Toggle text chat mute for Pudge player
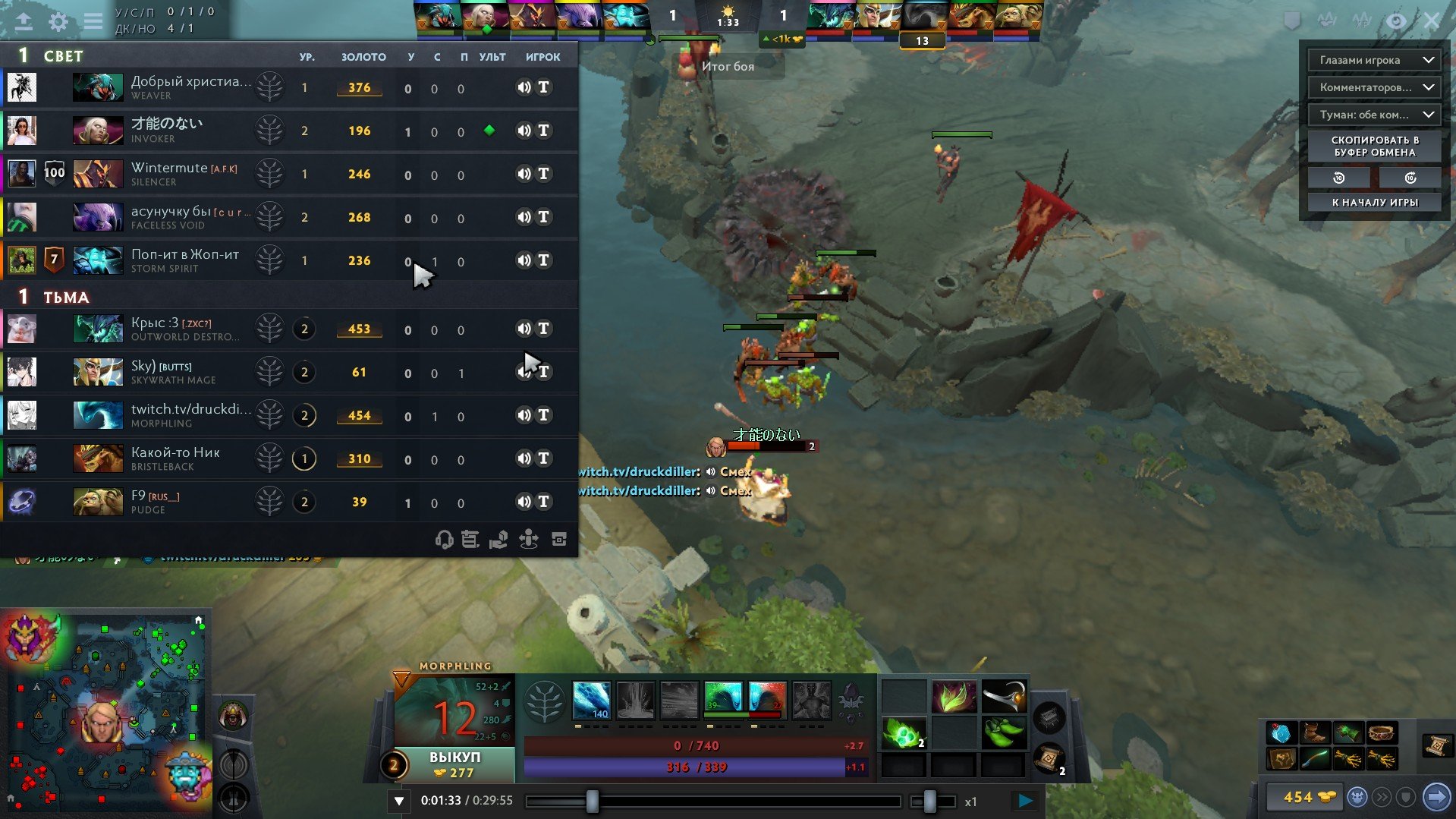 pos(544,502)
